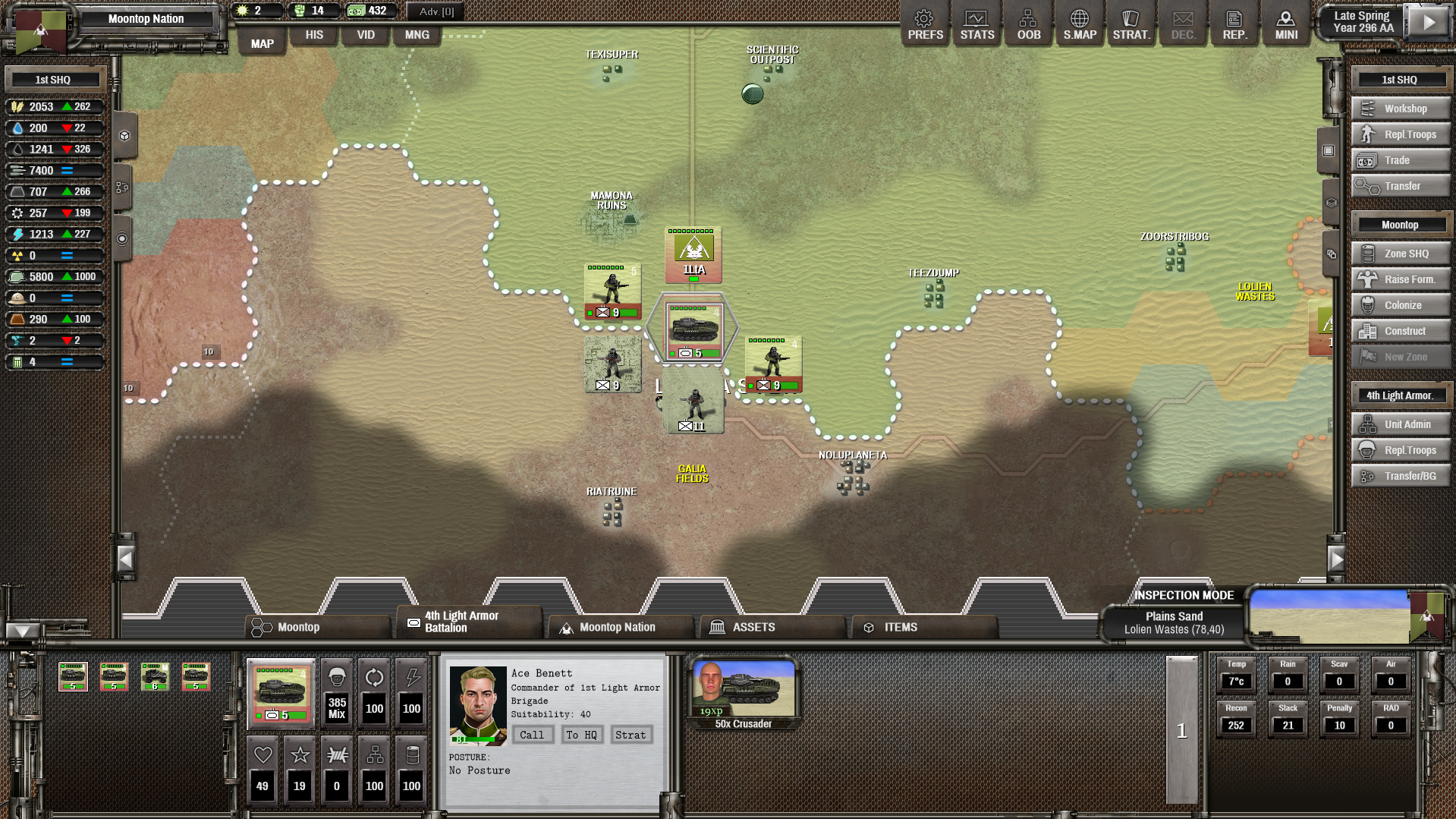
Task: Open the STRAT. stratagems screen
Action: (1131, 25)
